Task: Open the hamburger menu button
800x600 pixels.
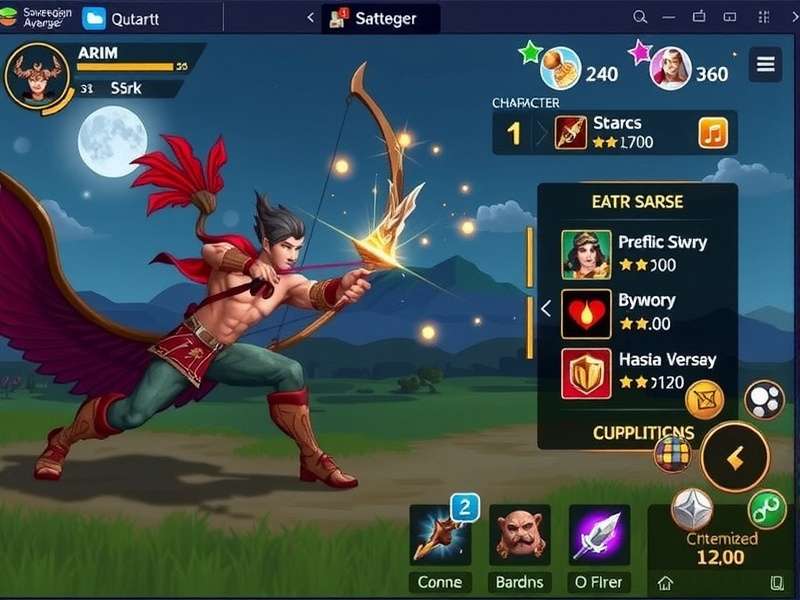Action: (766, 65)
